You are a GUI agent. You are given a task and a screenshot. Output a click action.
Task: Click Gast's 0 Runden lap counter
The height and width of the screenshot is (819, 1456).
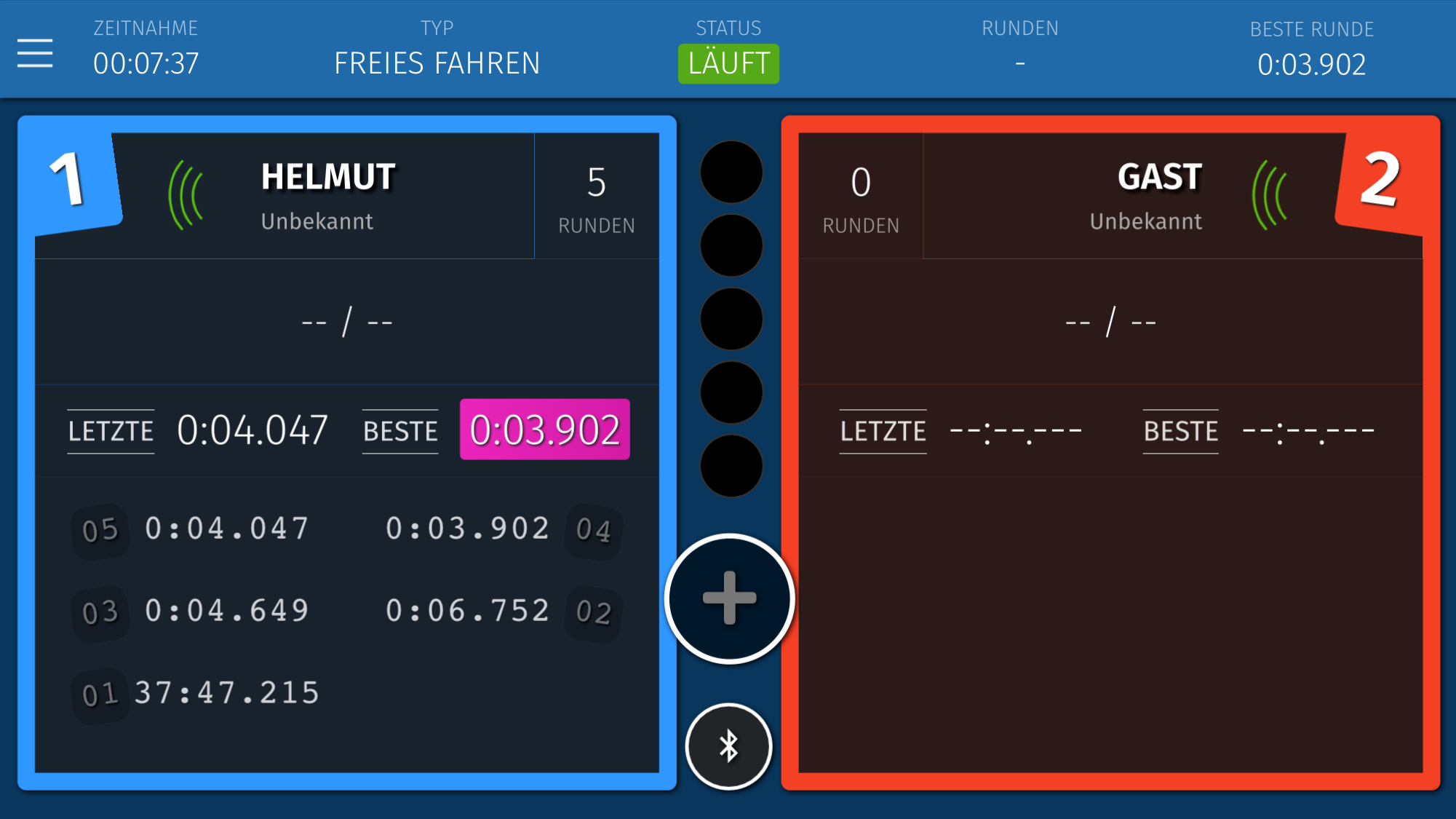click(861, 197)
